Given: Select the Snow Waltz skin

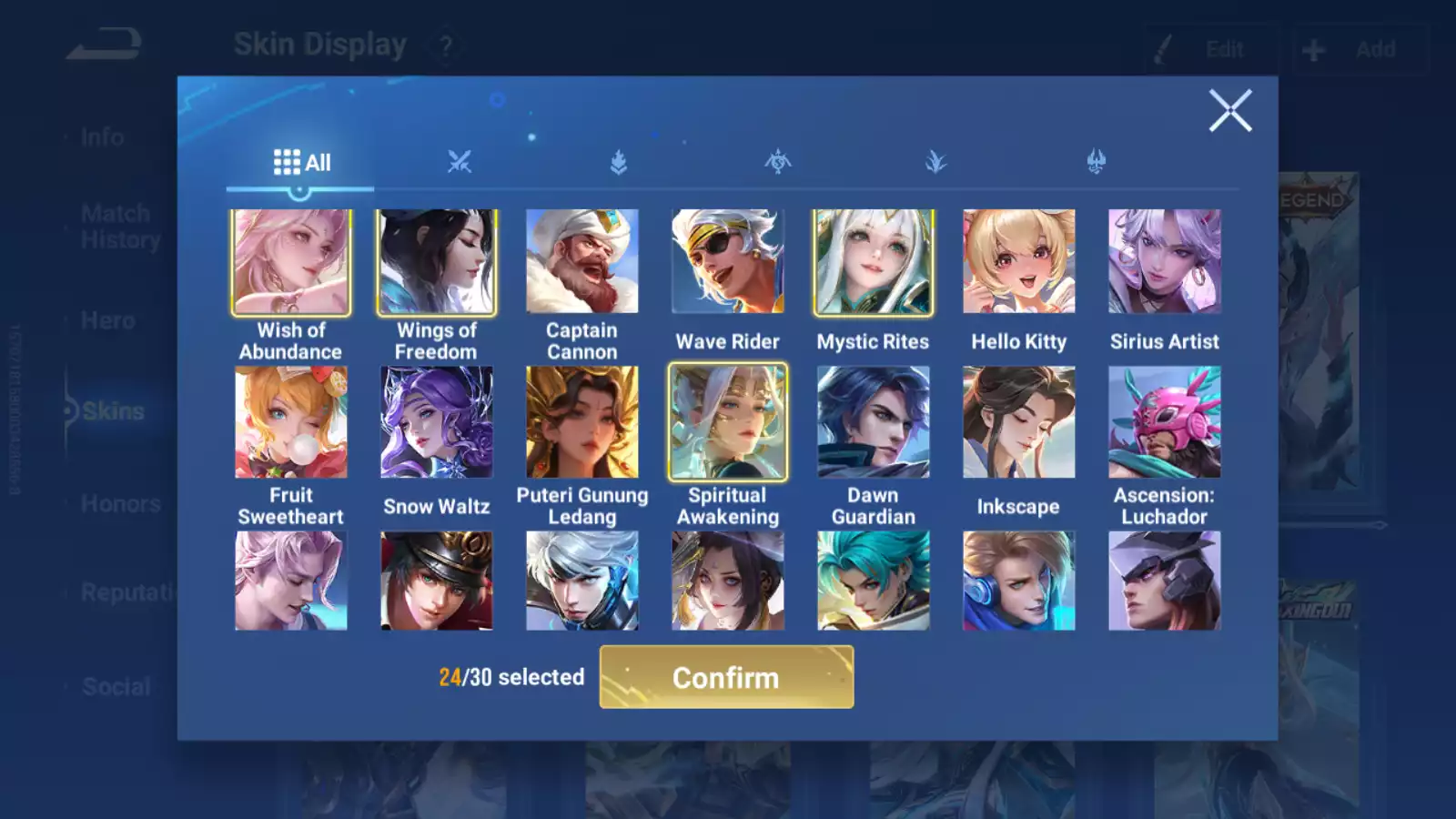Looking at the screenshot, I should pos(437,422).
